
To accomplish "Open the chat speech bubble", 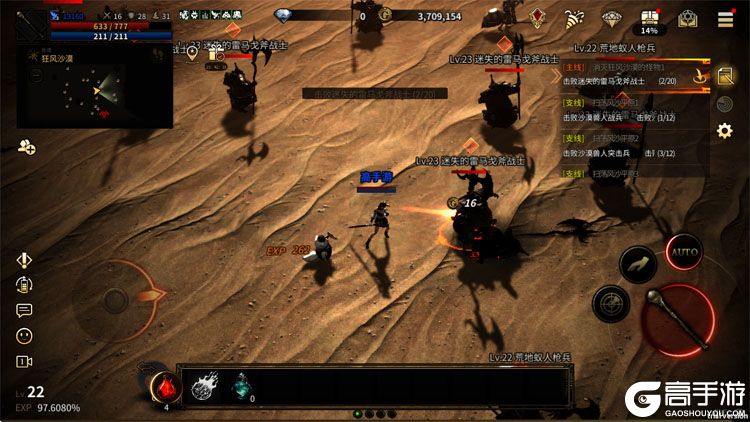I will (x=24, y=310).
